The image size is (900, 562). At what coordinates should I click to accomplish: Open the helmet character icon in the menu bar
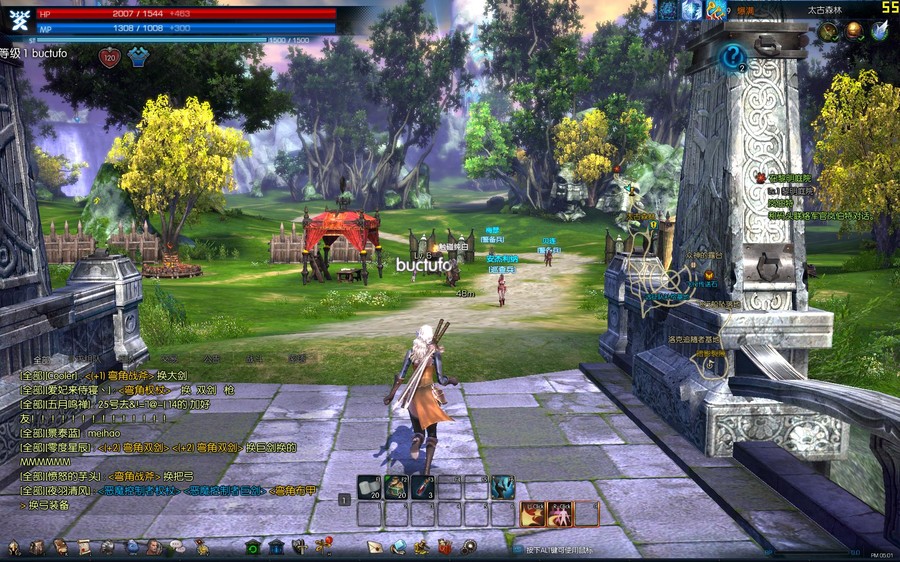point(14,547)
